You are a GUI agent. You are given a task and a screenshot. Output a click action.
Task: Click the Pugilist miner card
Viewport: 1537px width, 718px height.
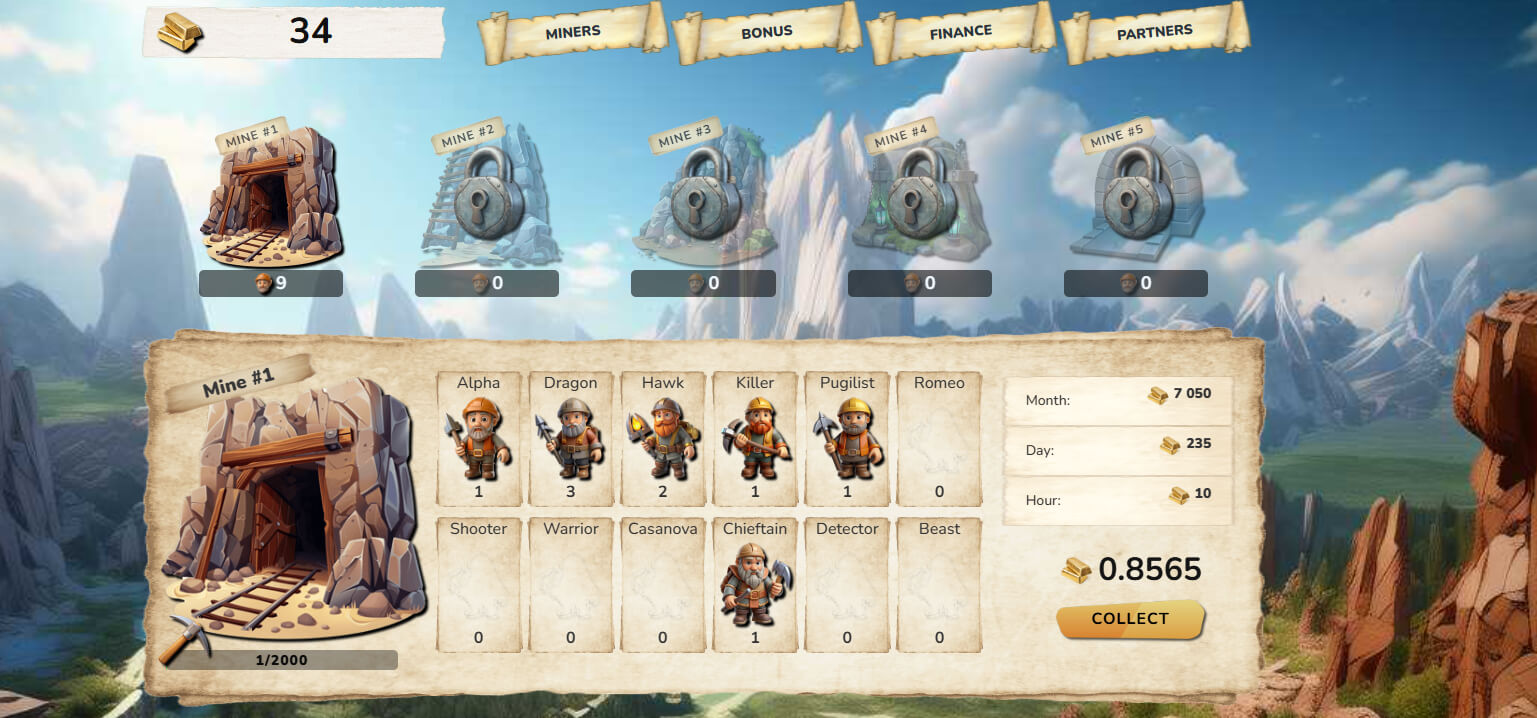coord(847,439)
